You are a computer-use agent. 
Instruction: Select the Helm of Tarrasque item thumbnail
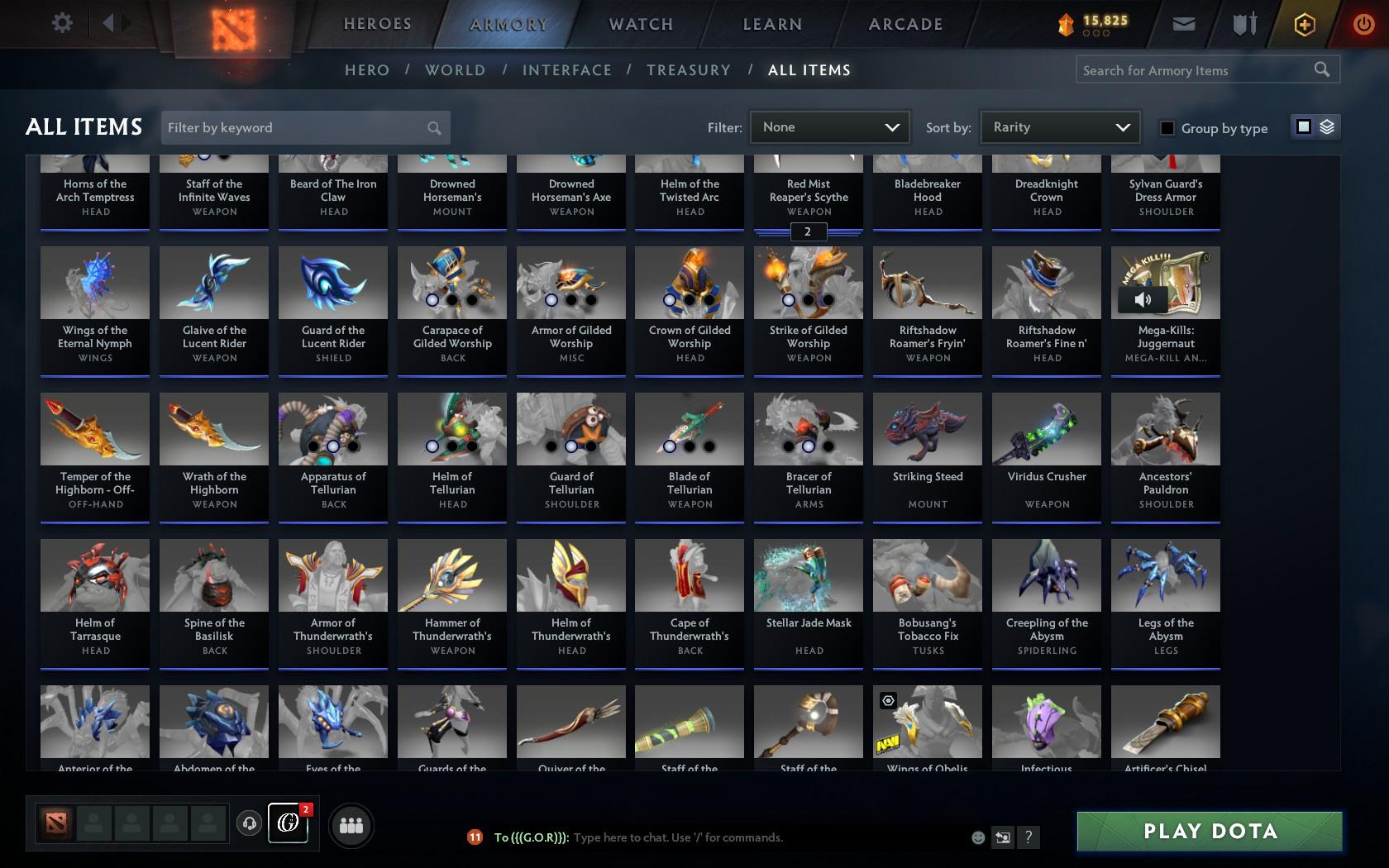tap(94, 575)
